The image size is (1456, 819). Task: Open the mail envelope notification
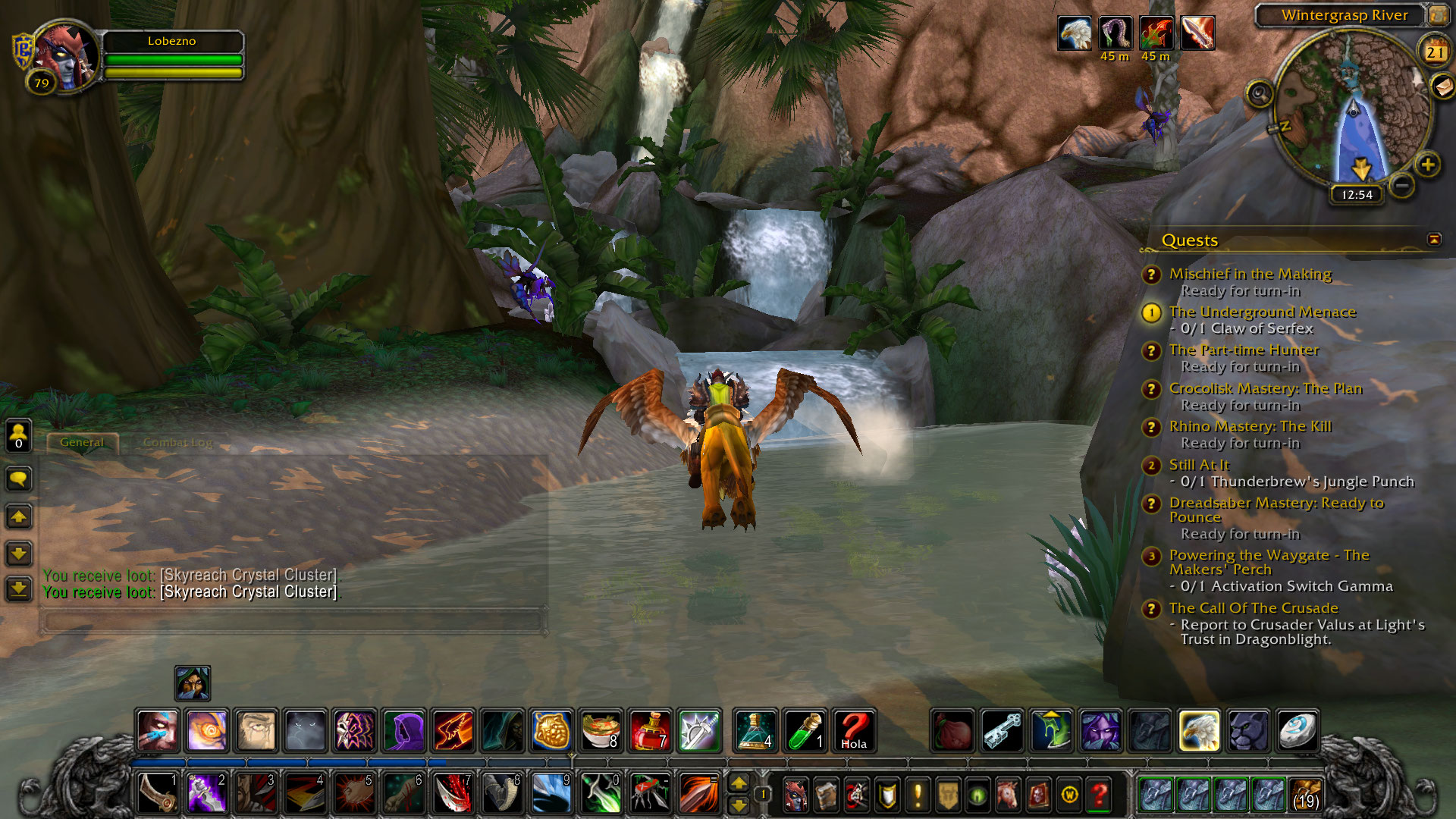(x=1443, y=86)
